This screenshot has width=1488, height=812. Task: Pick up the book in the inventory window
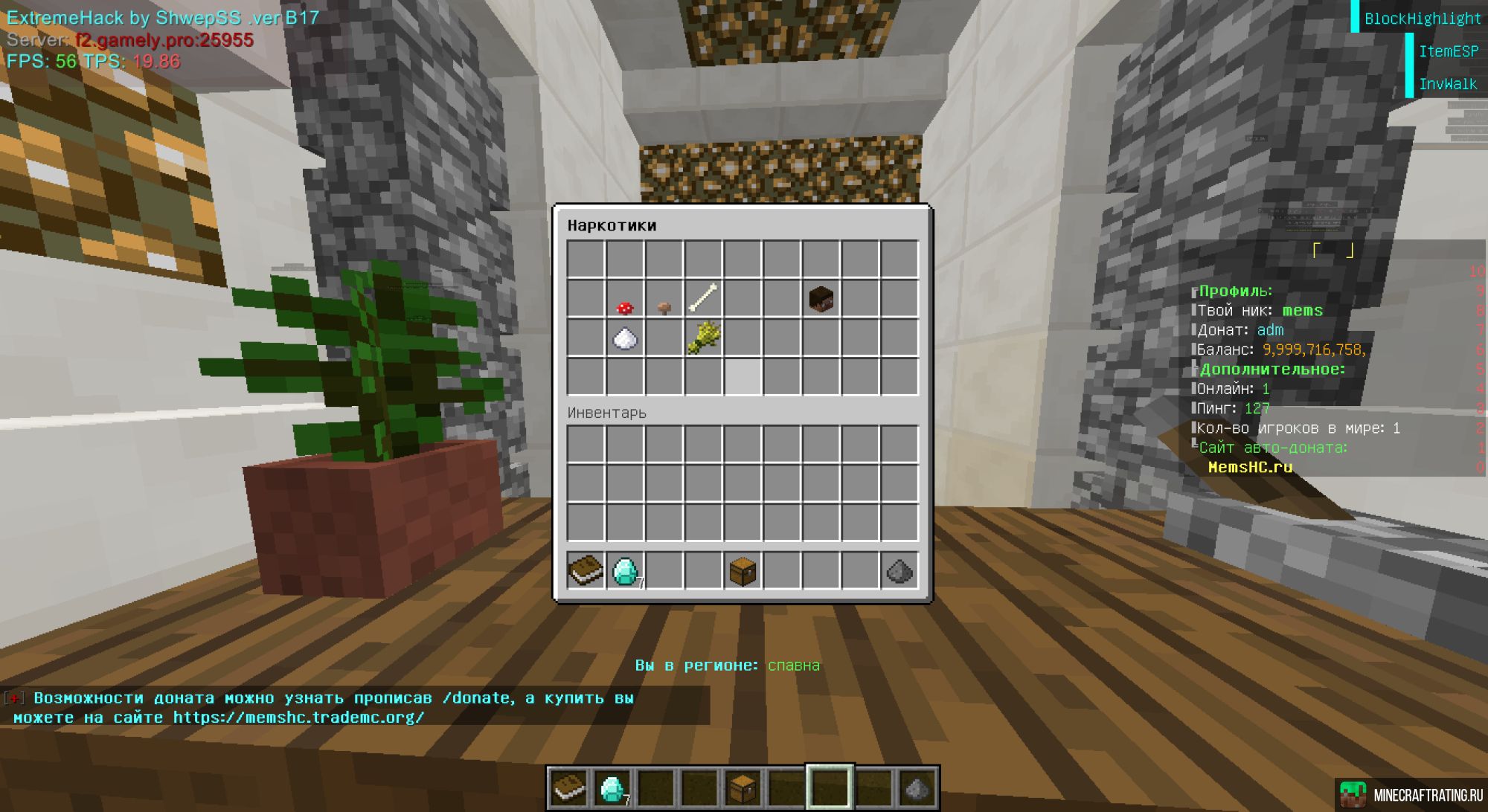pyautogui.click(x=586, y=571)
